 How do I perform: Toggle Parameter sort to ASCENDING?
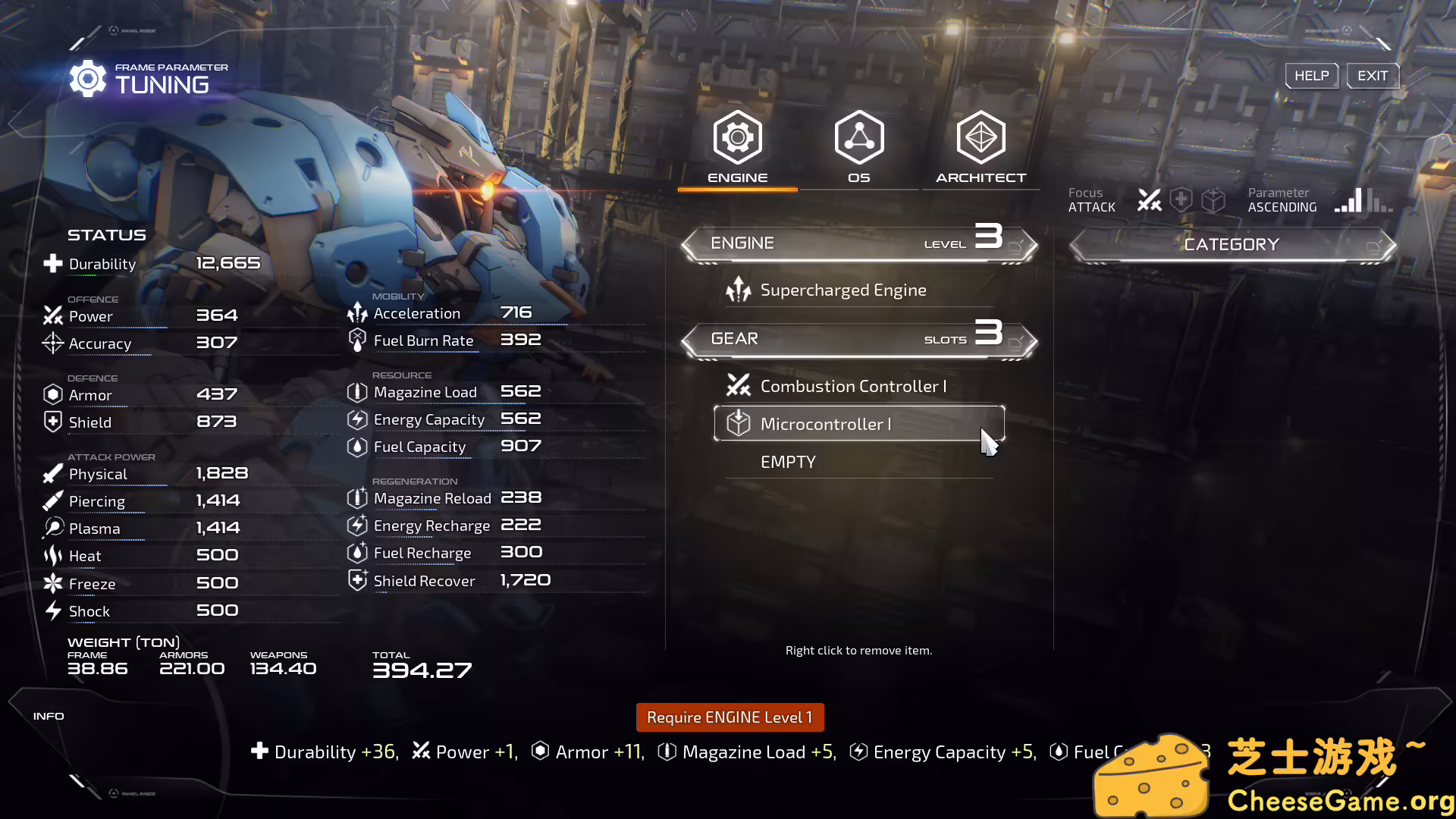pos(1282,199)
